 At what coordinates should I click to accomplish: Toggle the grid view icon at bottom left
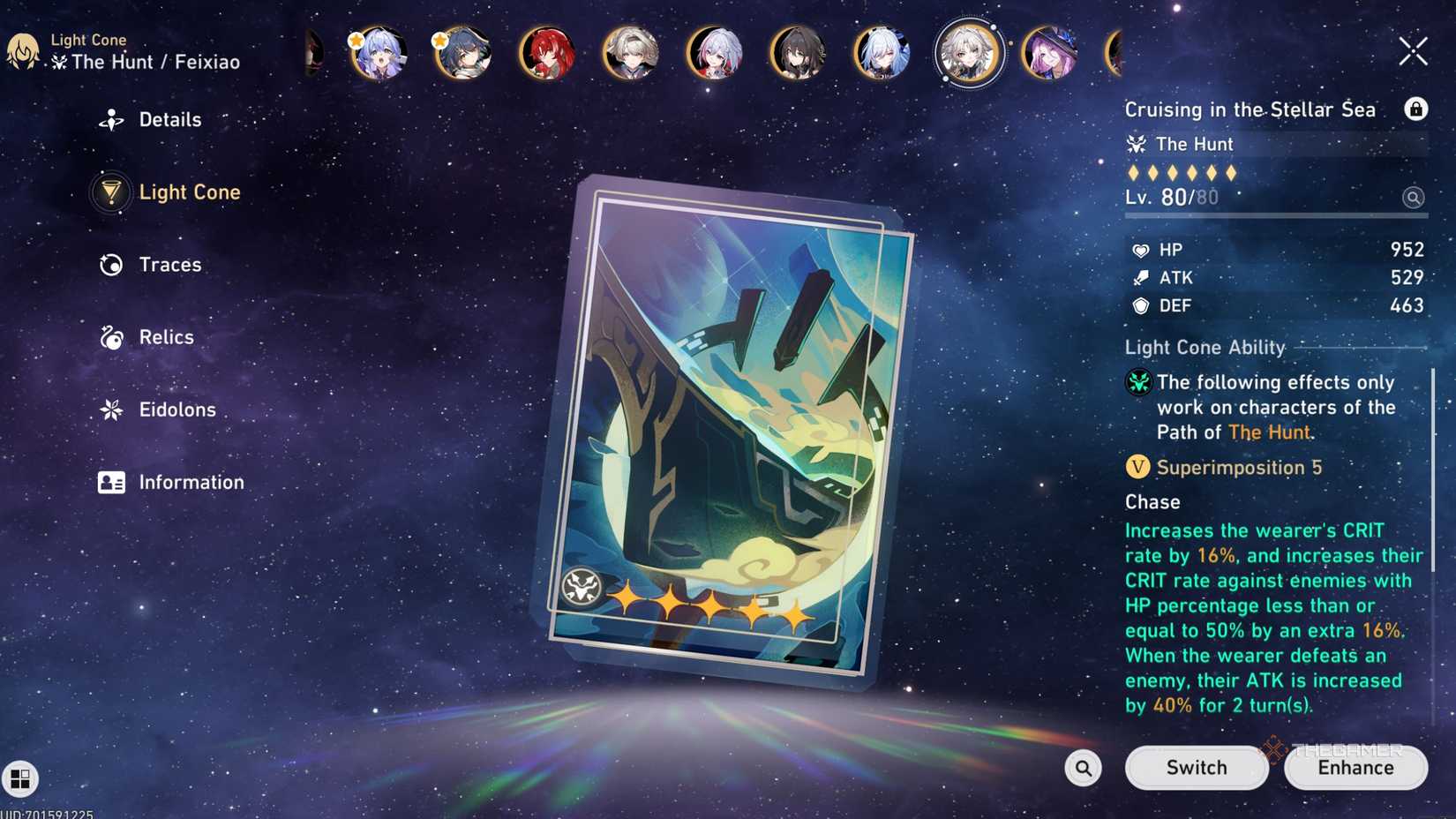point(19,779)
